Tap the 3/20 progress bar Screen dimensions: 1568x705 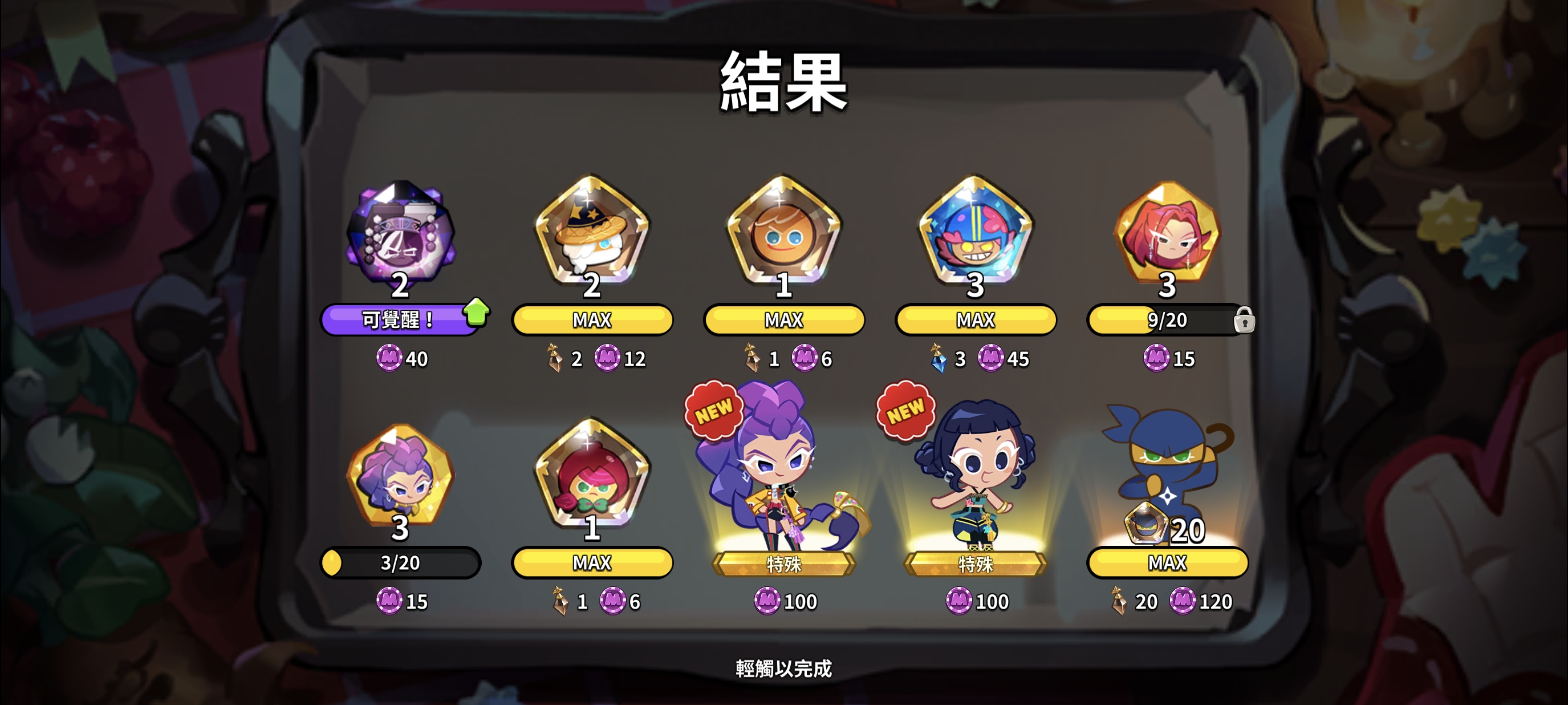tap(402, 562)
